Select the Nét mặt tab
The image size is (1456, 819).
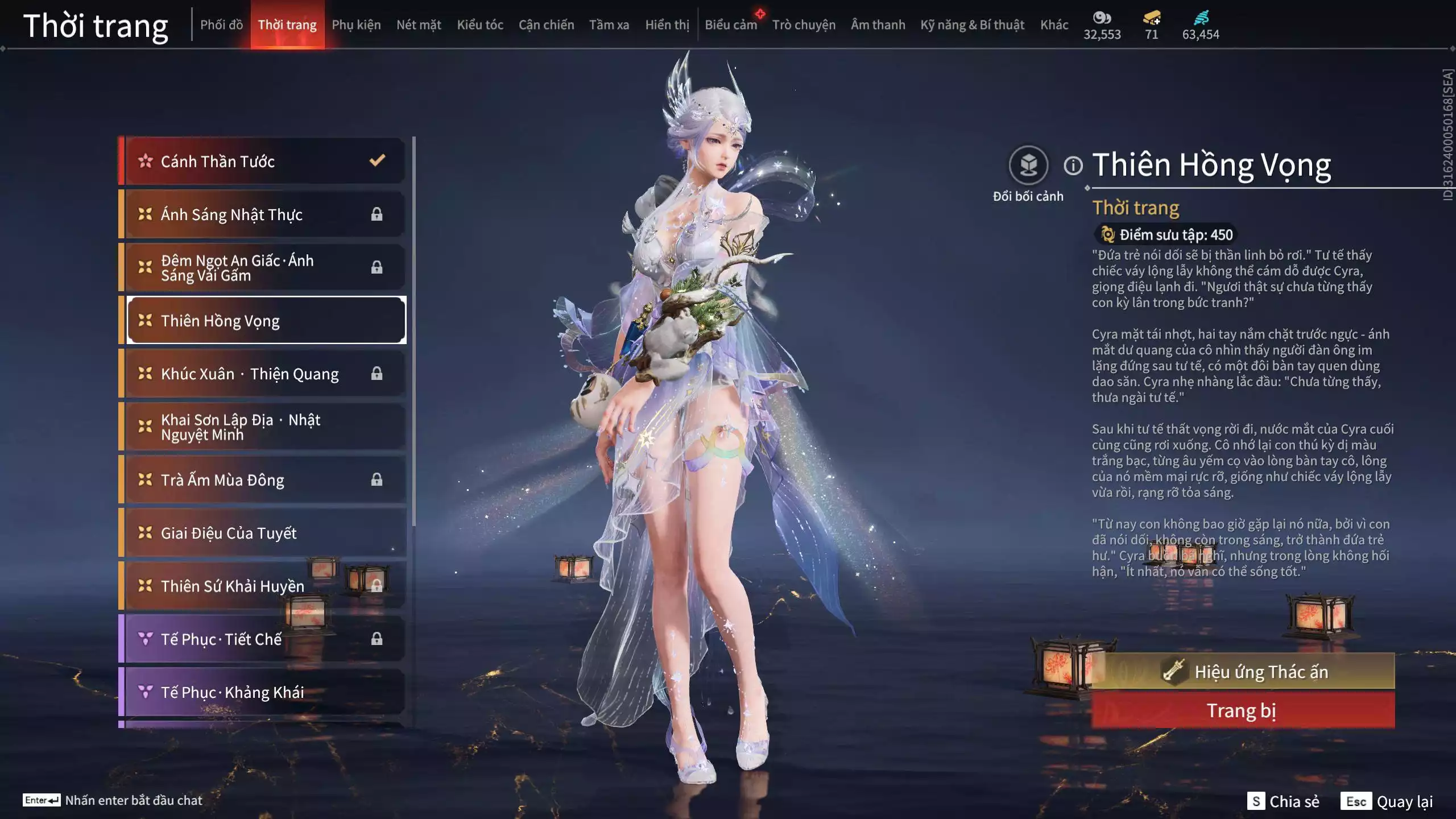(x=419, y=25)
